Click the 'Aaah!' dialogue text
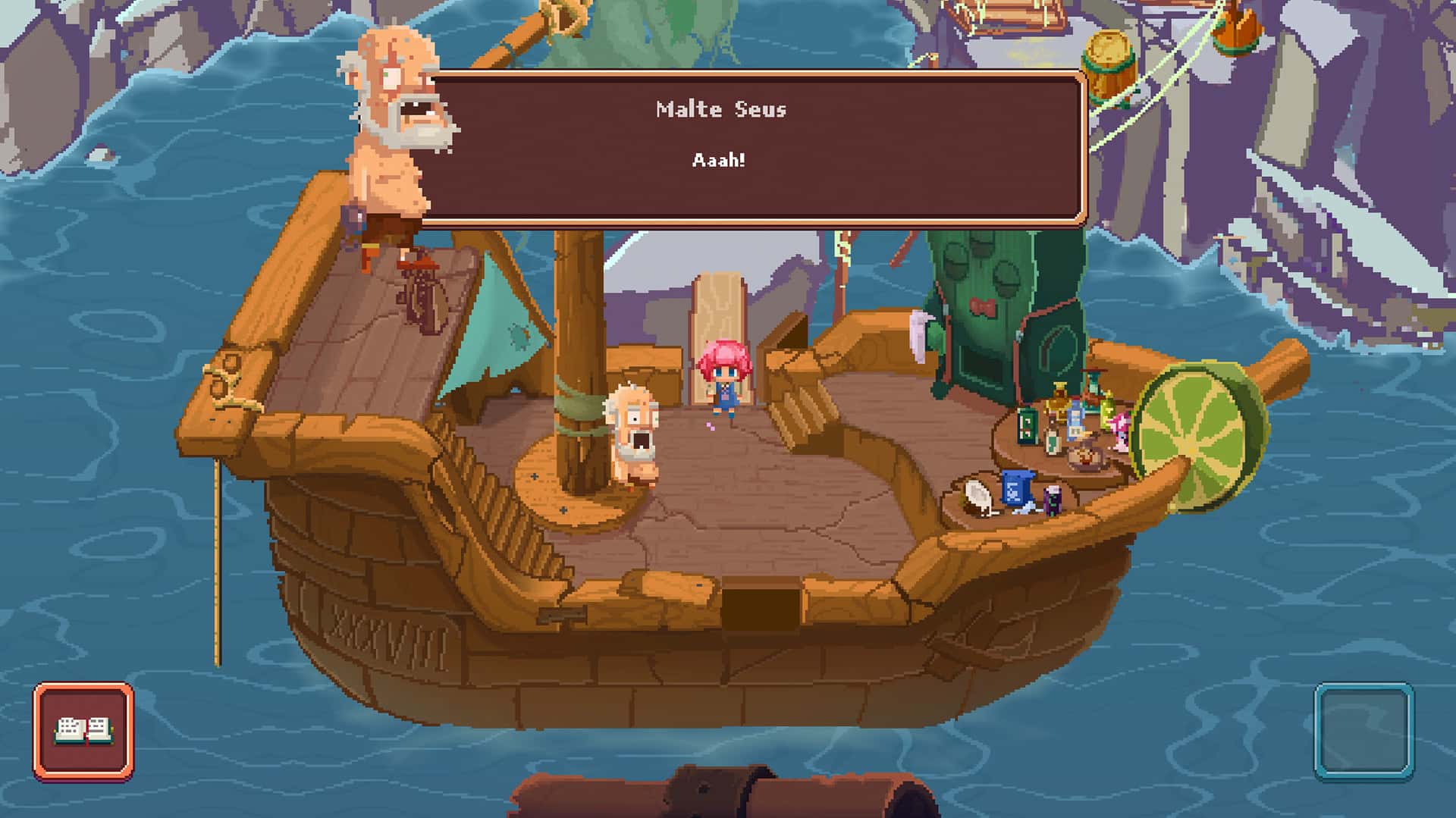Viewport: 1456px width, 818px height. [x=719, y=160]
